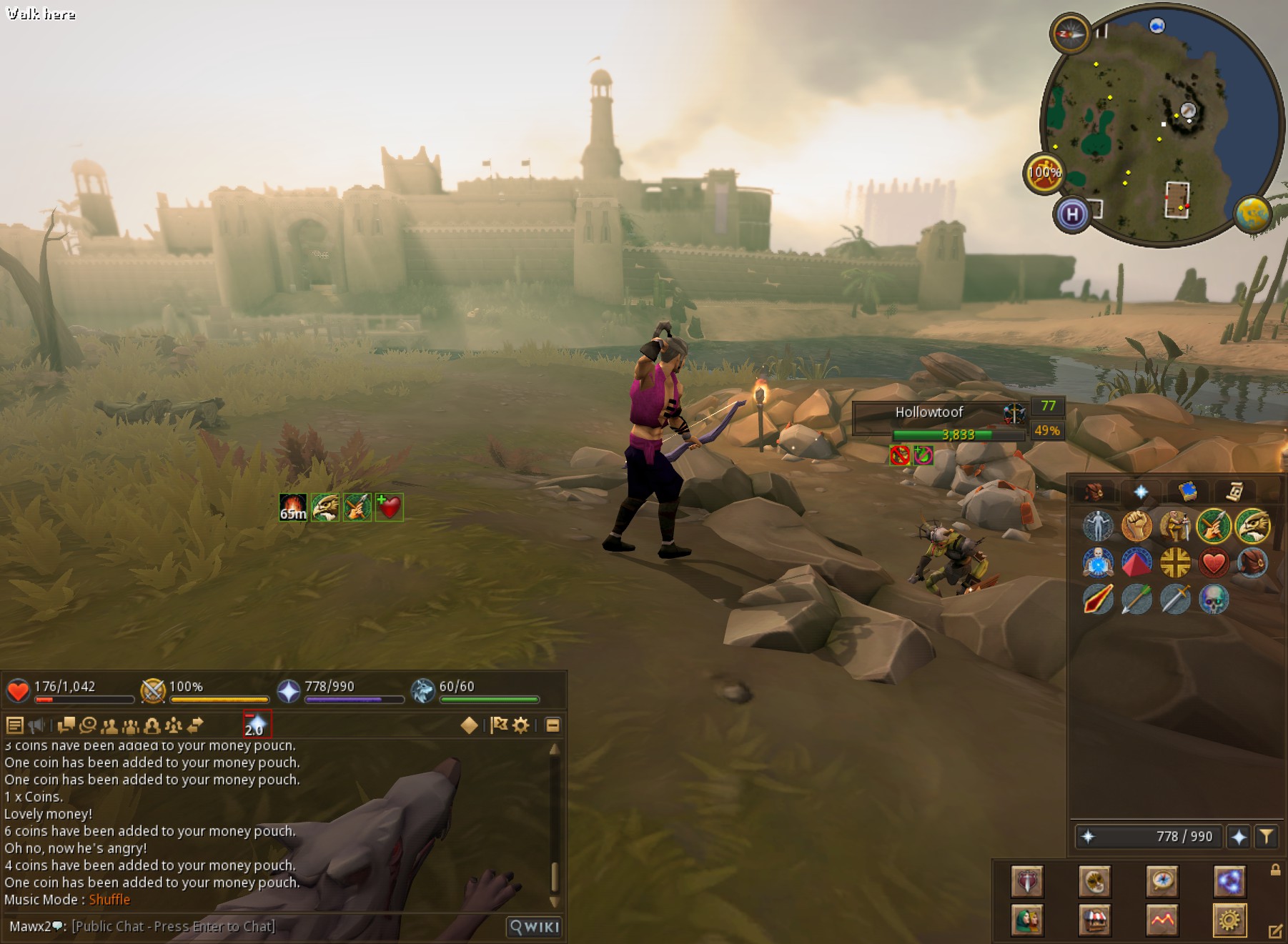This screenshot has width=1288, height=944.
Task: Click the prayer filter funnel button
Action: coord(1266,836)
